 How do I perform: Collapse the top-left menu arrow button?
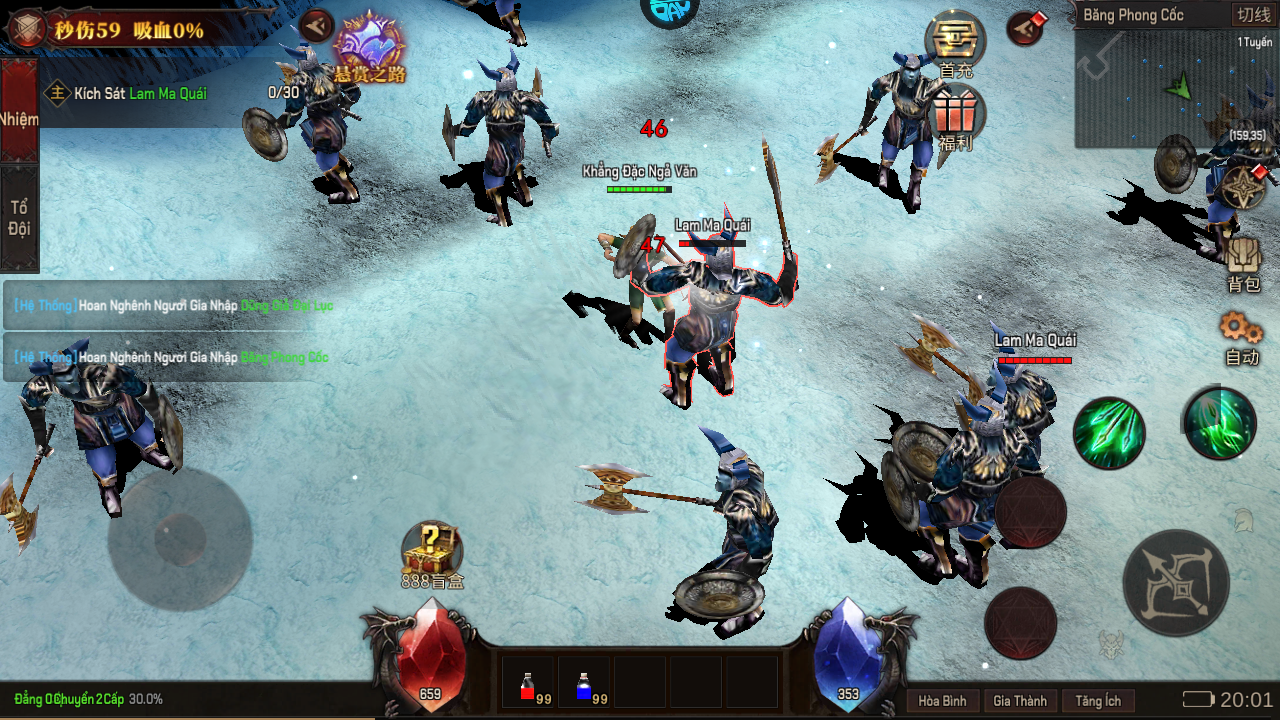(x=317, y=25)
